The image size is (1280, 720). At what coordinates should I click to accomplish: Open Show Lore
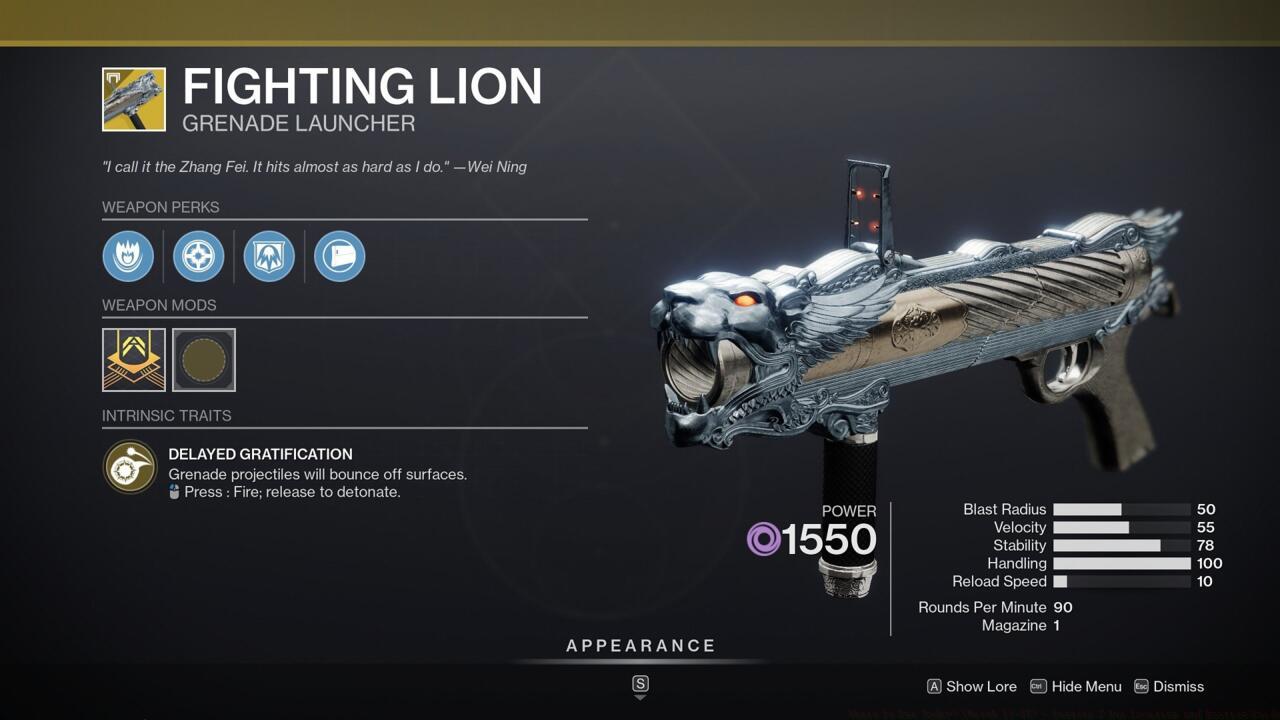point(971,686)
